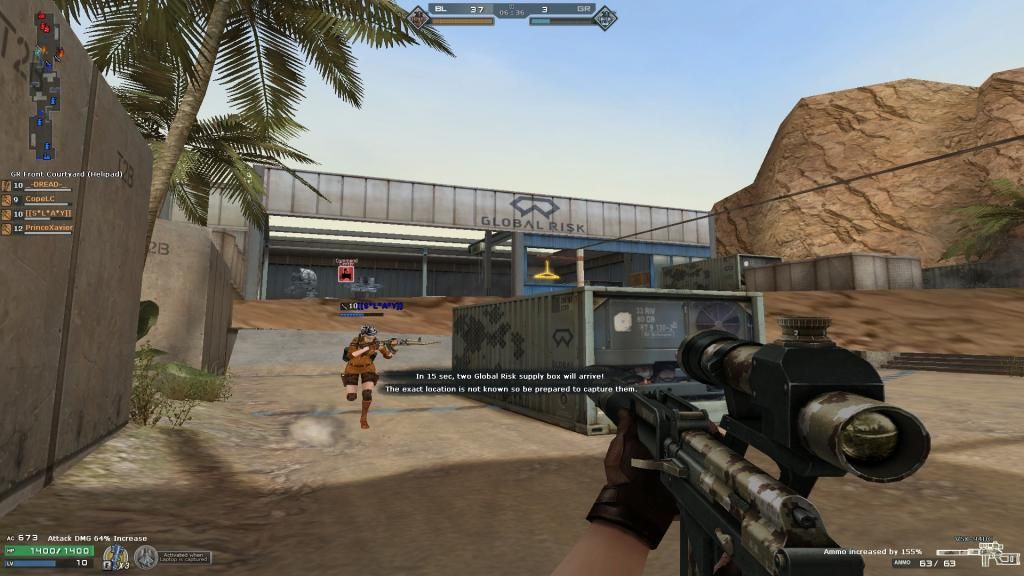Select teammate CopeLC in the squad list
Screen dimensions: 1024x576
(x=40, y=199)
